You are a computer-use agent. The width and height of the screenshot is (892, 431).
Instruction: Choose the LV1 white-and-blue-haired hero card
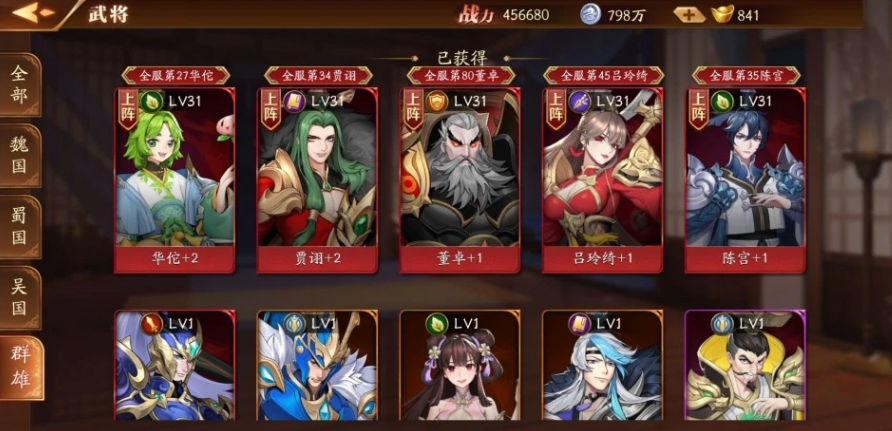pyautogui.click(x=602, y=367)
